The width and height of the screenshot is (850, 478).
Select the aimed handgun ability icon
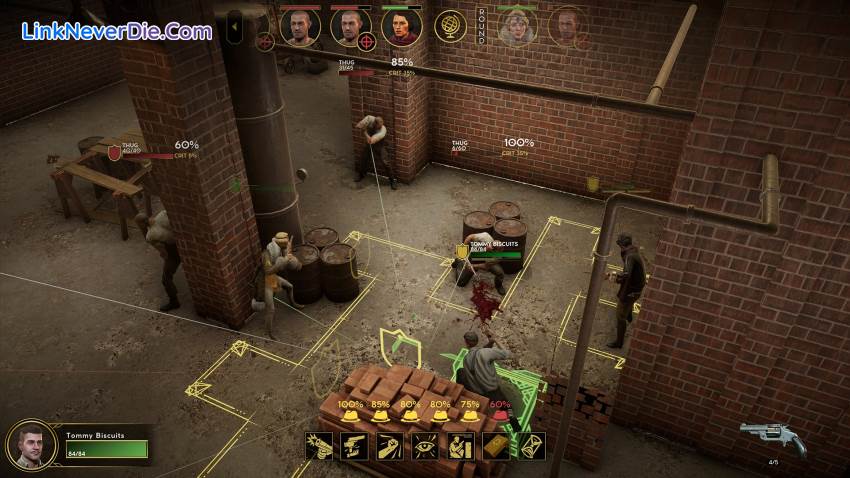click(354, 447)
